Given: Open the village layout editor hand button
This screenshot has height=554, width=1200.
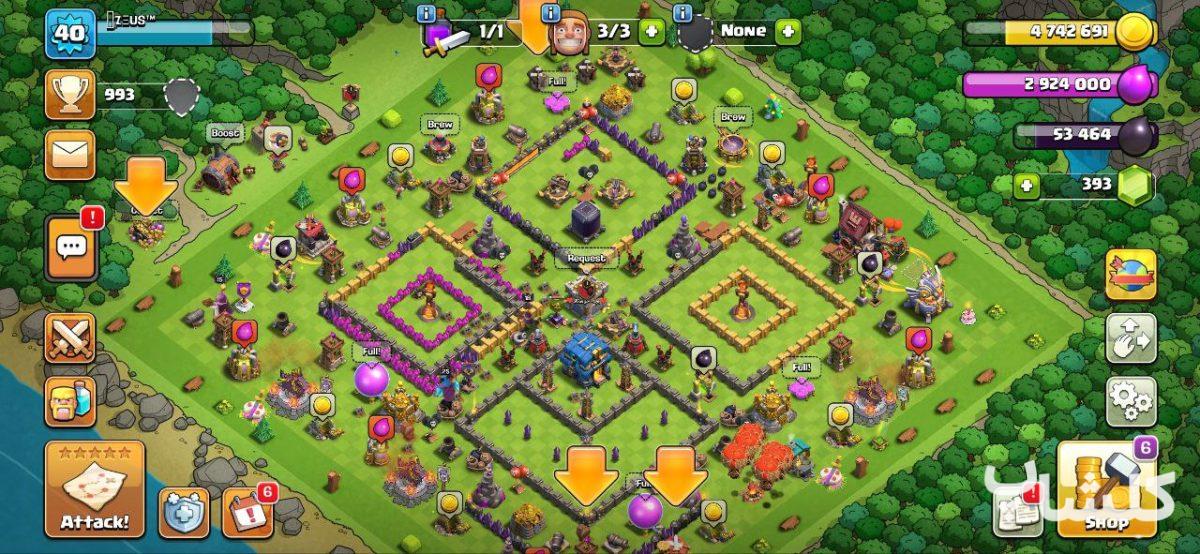Looking at the screenshot, I should tap(1131, 339).
